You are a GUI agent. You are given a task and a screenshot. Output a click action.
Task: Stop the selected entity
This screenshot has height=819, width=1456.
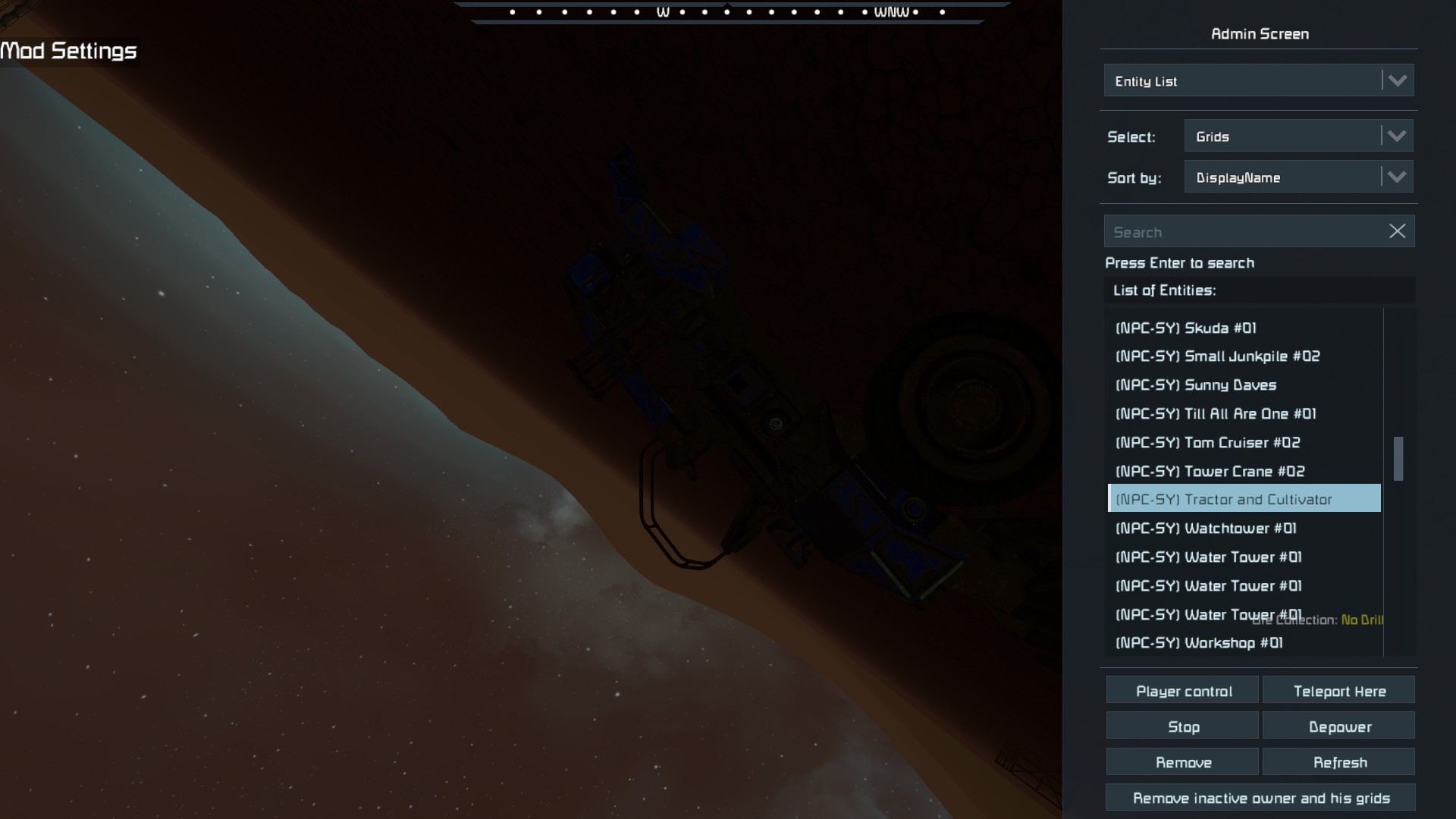[x=1183, y=726]
